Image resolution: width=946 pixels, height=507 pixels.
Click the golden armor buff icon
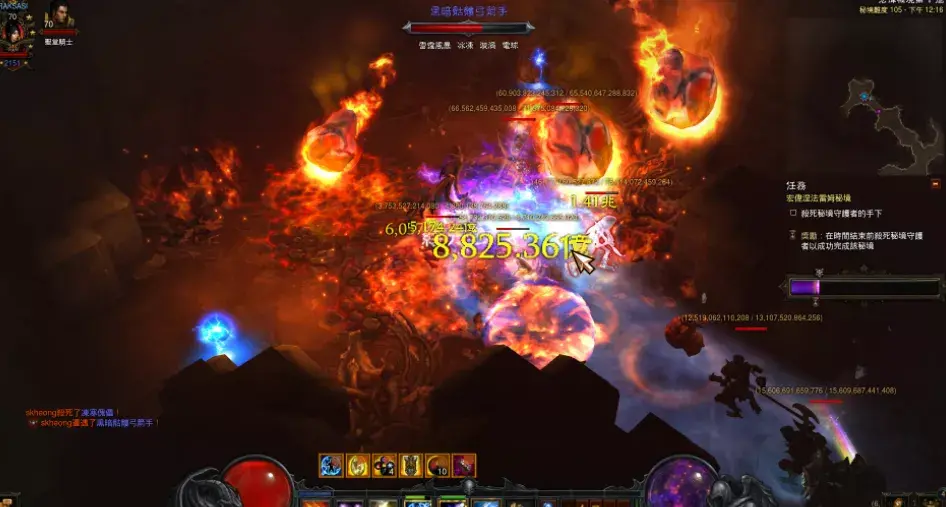[411, 465]
